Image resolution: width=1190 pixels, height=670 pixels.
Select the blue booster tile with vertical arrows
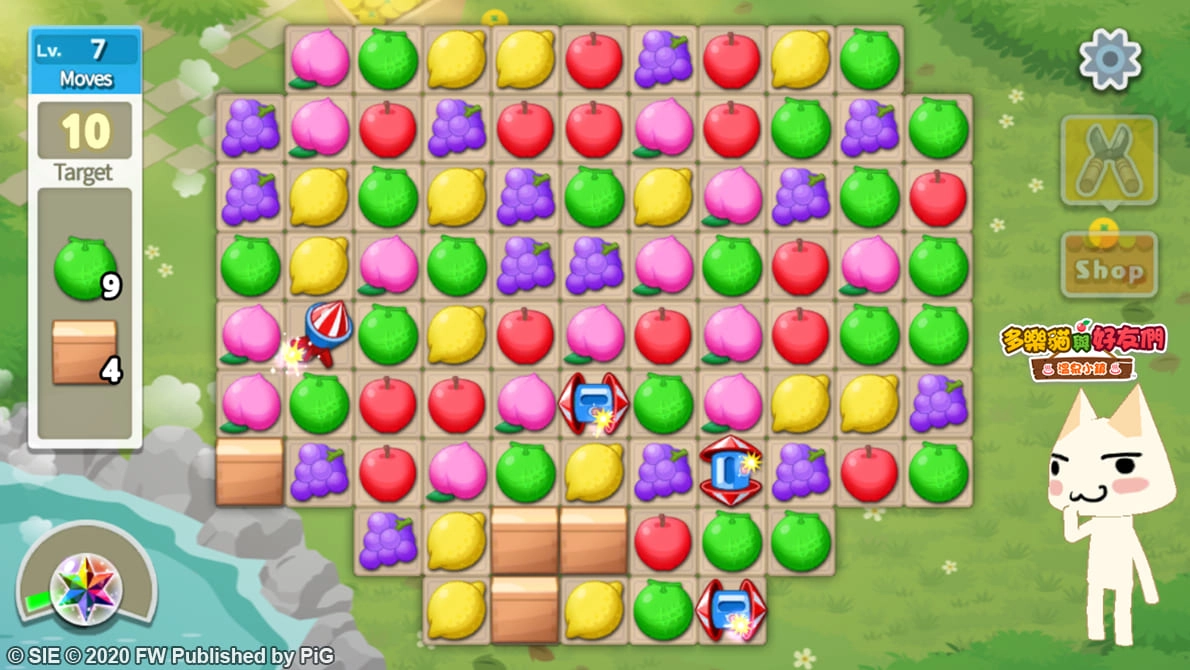point(731,470)
